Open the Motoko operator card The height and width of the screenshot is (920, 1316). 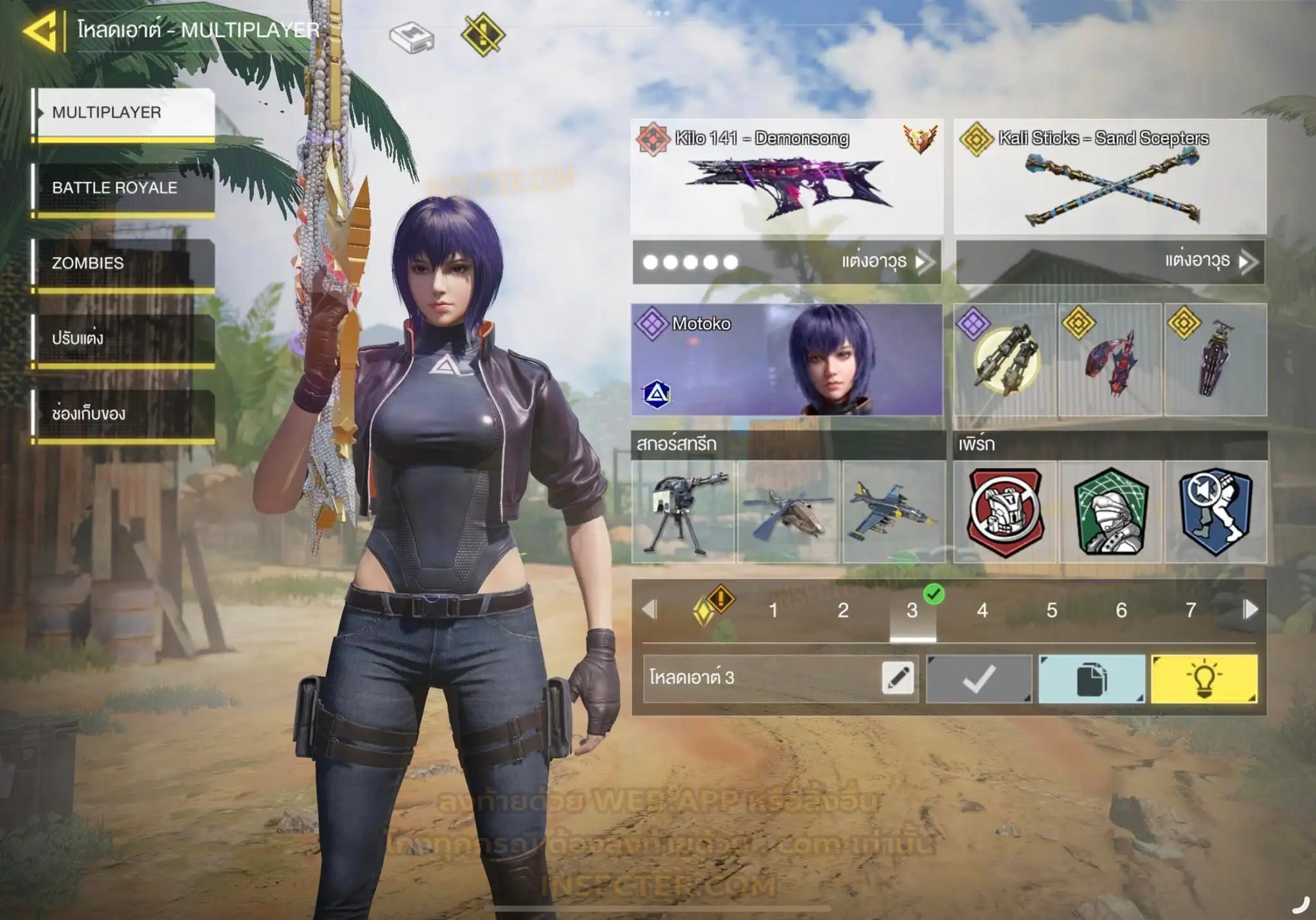coord(787,359)
